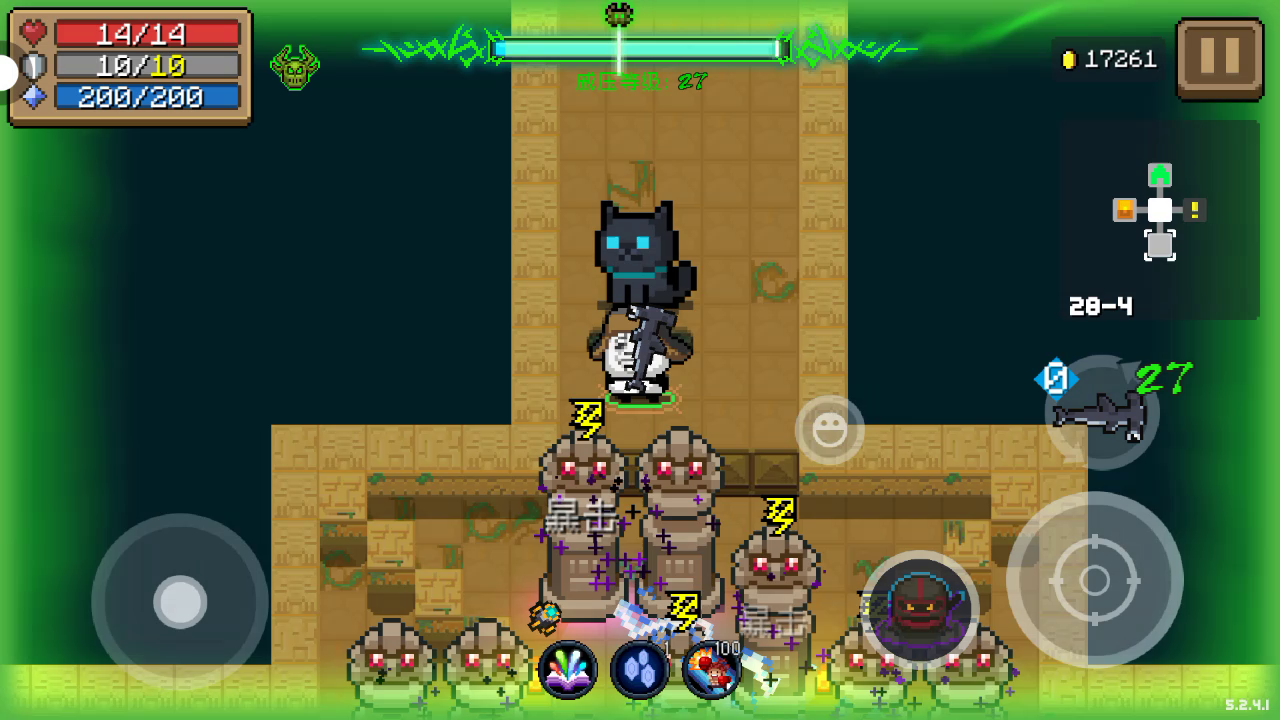Open the smiley emote button
This screenshot has height=720, width=1280.
pyautogui.click(x=829, y=430)
